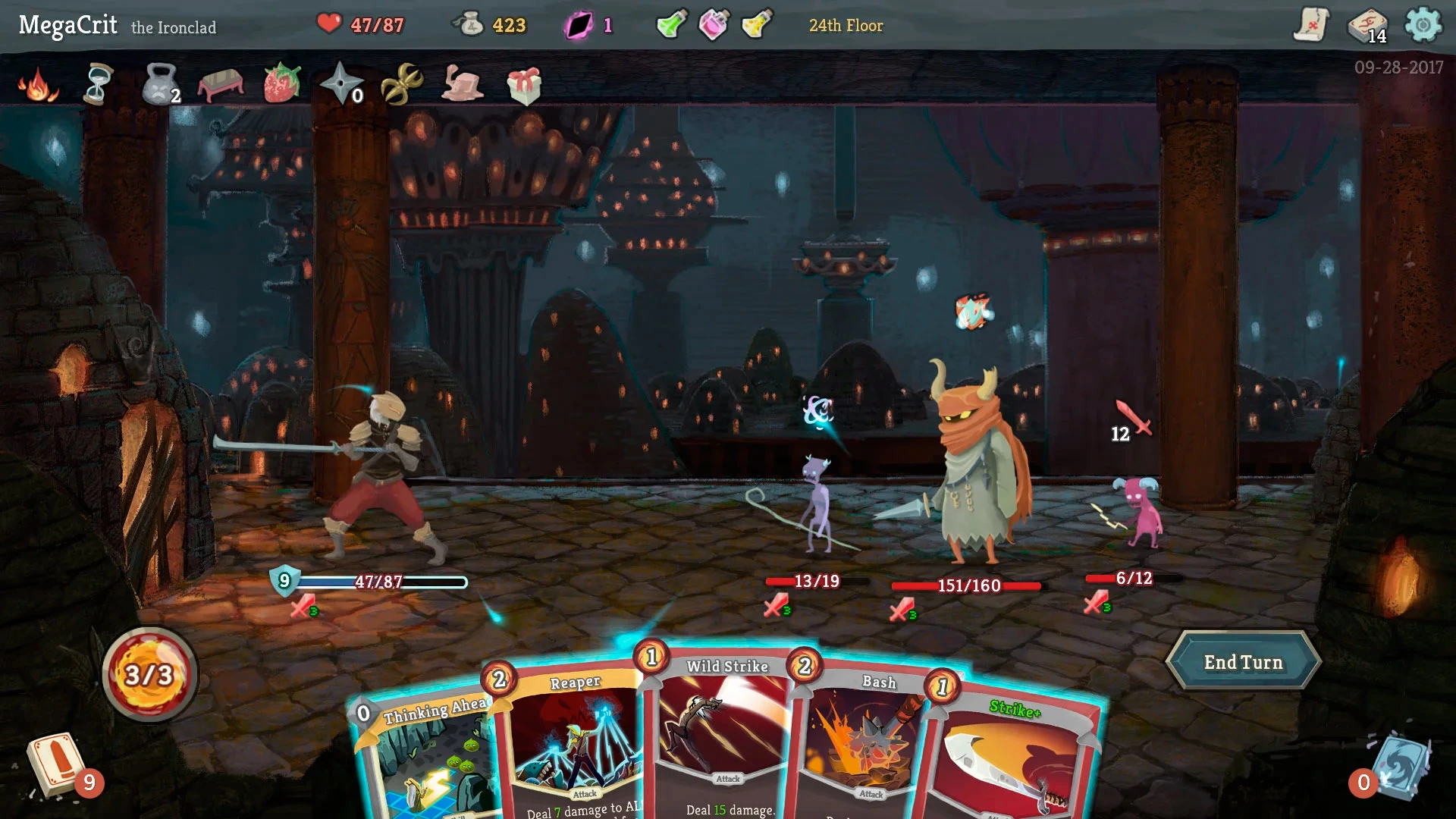
Task: Click the 24th Floor label
Action: (x=846, y=25)
